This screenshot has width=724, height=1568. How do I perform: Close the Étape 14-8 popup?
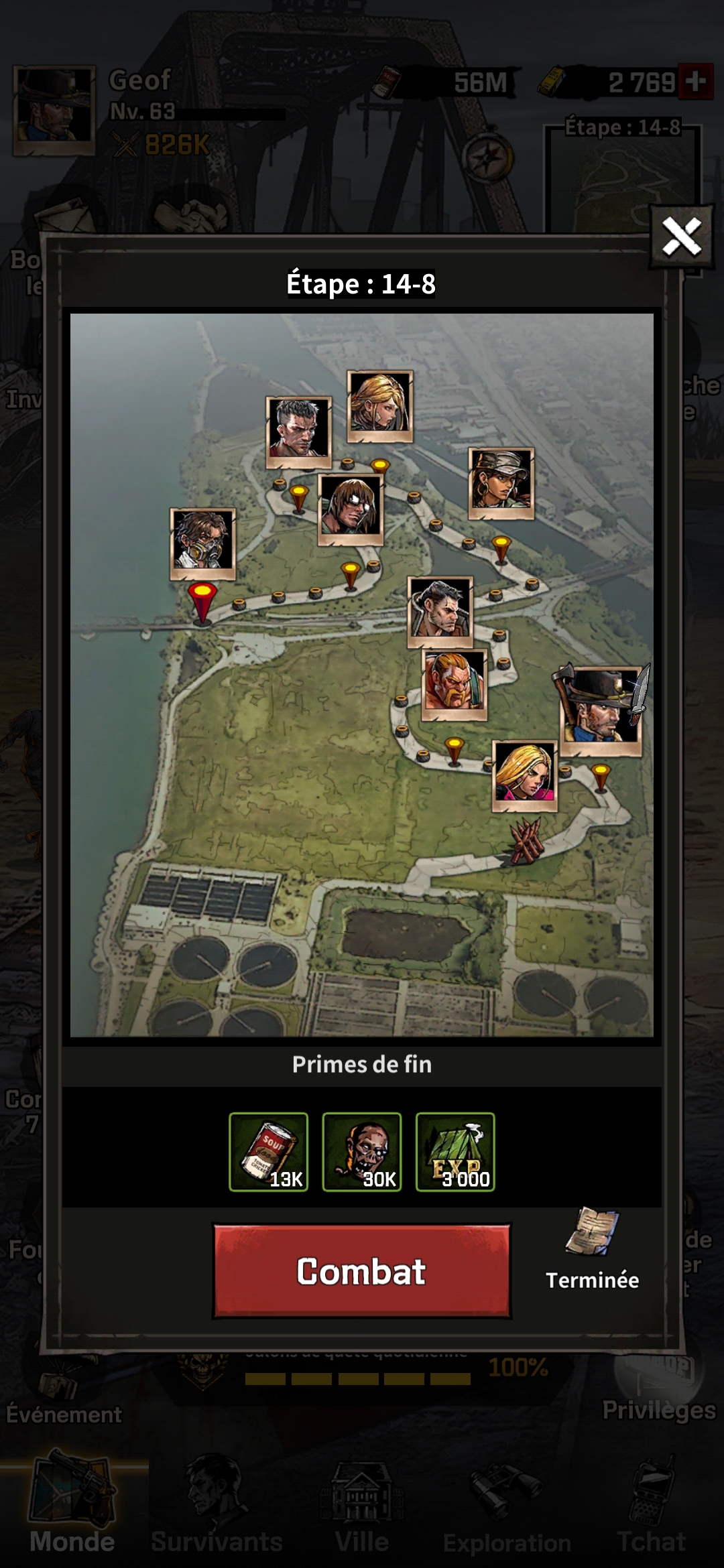tap(681, 237)
